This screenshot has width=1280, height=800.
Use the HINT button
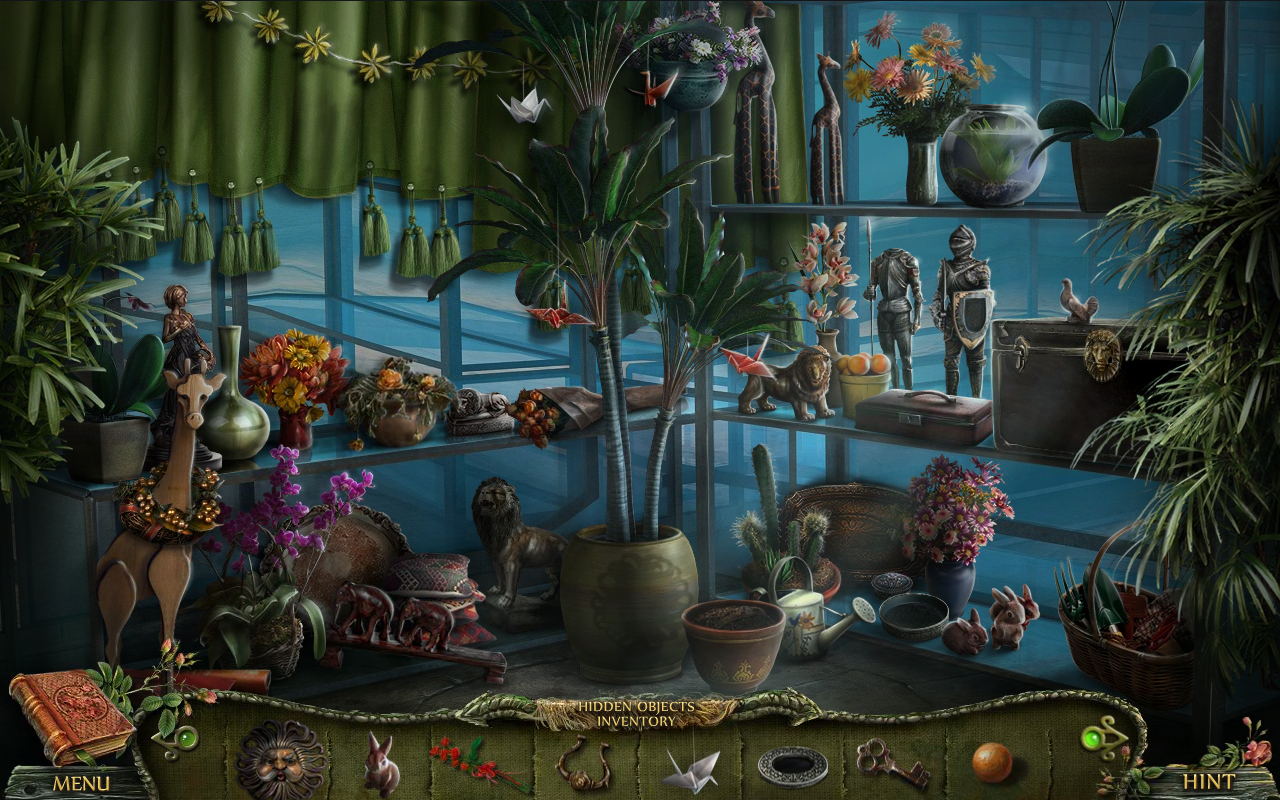pos(1210,782)
